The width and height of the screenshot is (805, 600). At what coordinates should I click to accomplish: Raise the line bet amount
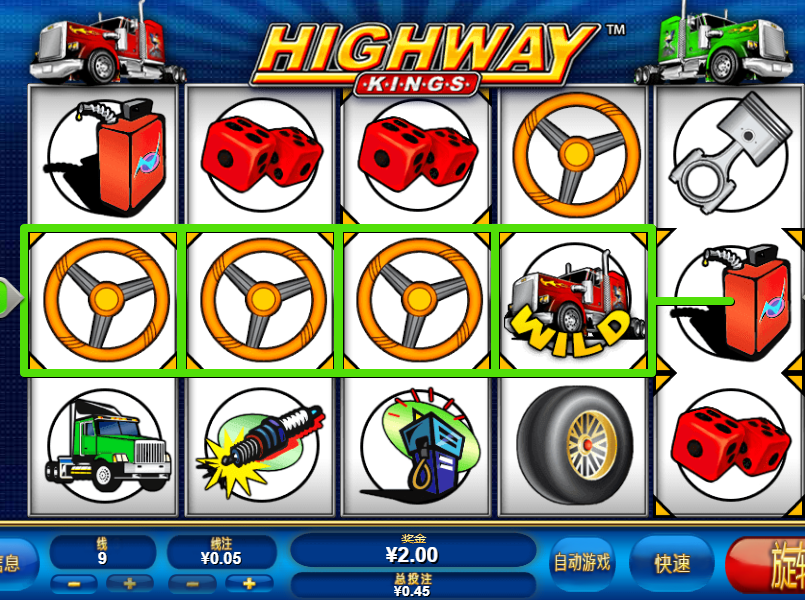click(249, 583)
